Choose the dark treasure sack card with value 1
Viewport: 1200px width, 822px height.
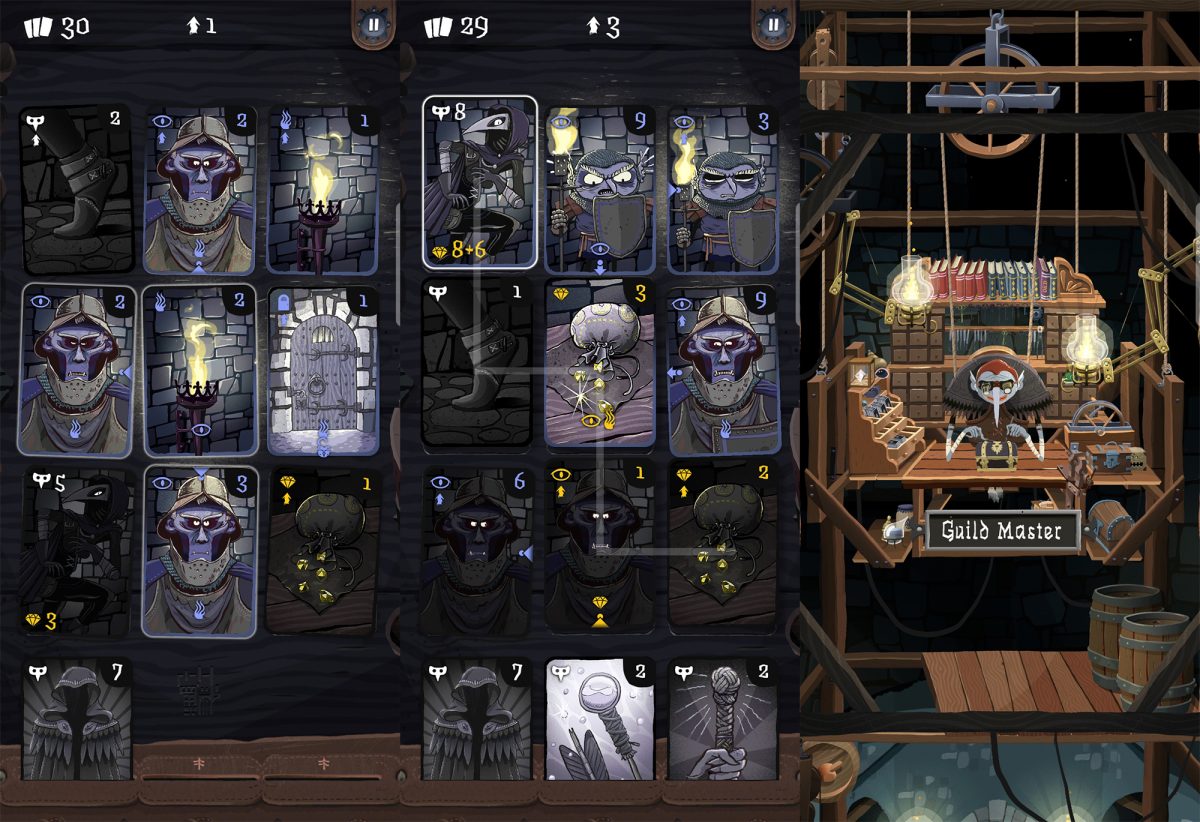click(323, 552)
